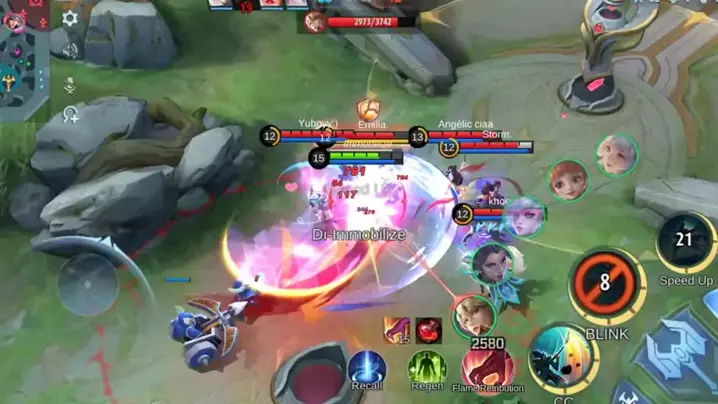
Task: Trigger the CC skill button
Action: tap(562, 357)
